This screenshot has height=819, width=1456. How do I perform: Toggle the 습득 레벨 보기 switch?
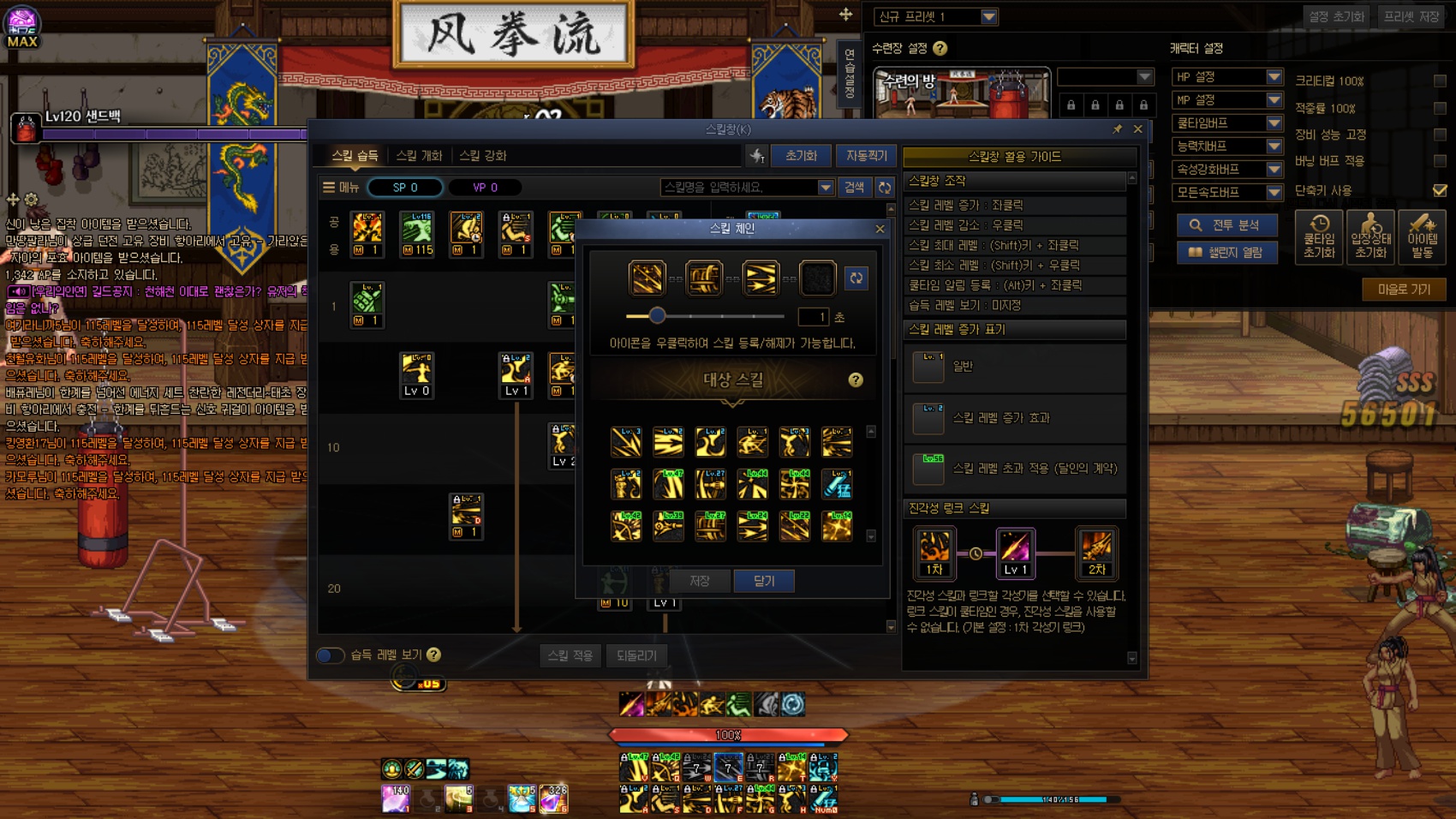[330, 655]
